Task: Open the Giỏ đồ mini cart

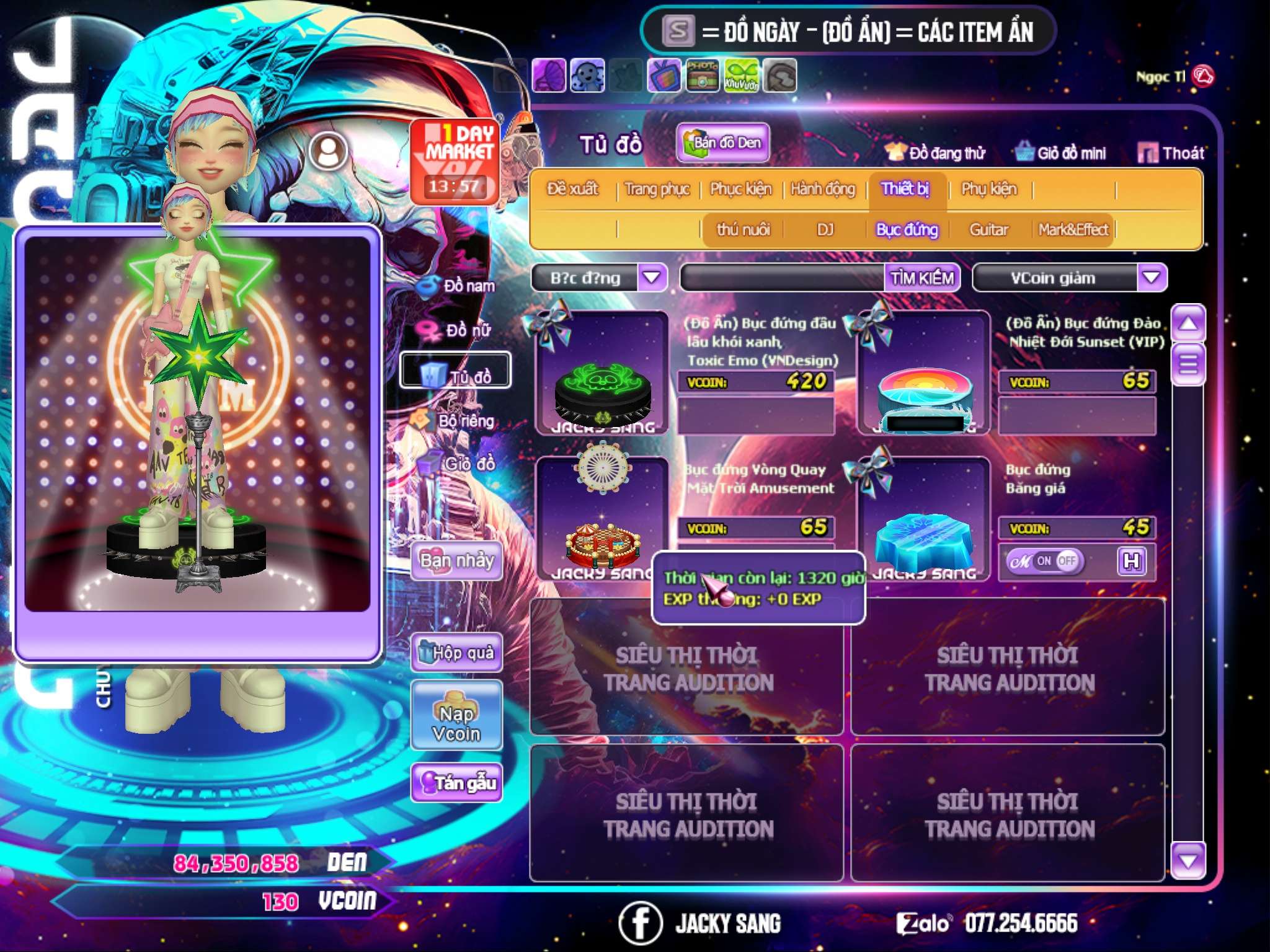Action: pyautogui.click(x=1061, y=153)
